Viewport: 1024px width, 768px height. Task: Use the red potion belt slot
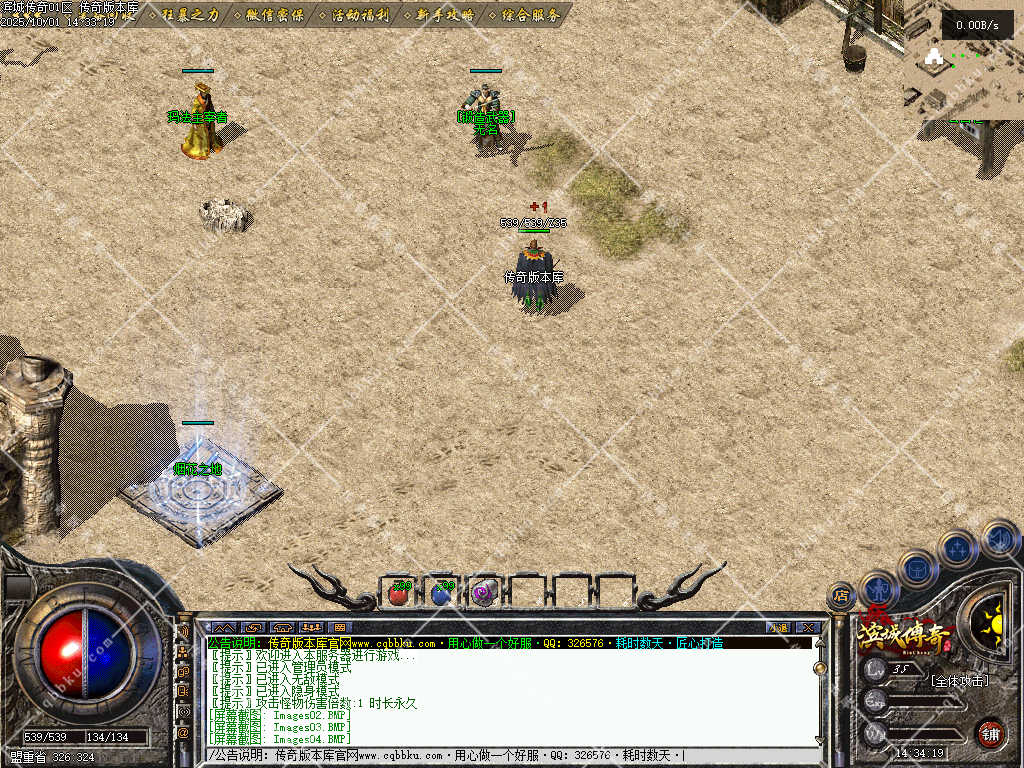(x=398, y=593)
